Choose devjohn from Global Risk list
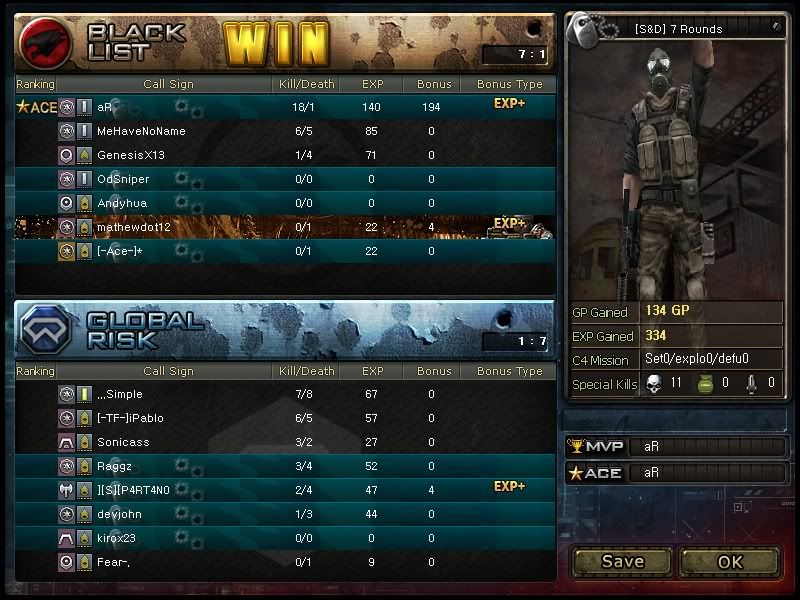800x600 pixels. point(121,514)
